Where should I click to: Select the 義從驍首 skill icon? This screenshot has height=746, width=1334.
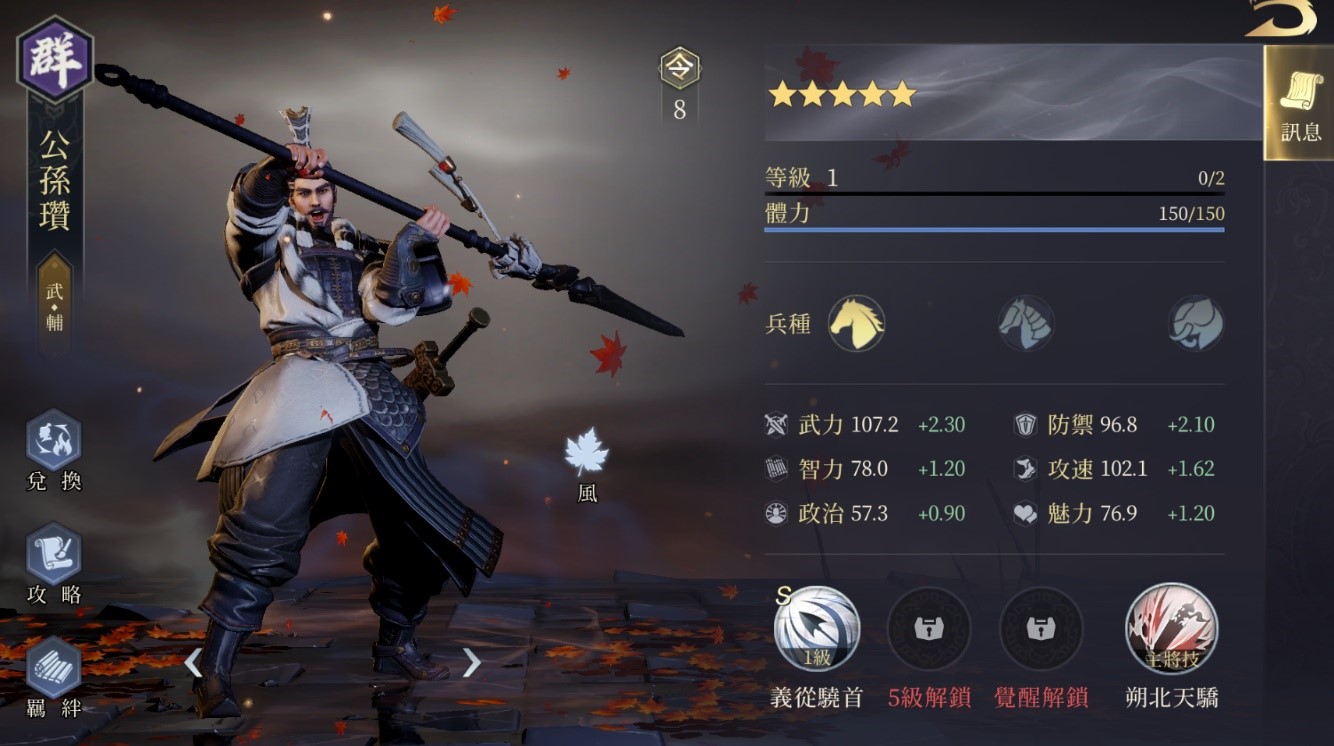coord(816,630)
